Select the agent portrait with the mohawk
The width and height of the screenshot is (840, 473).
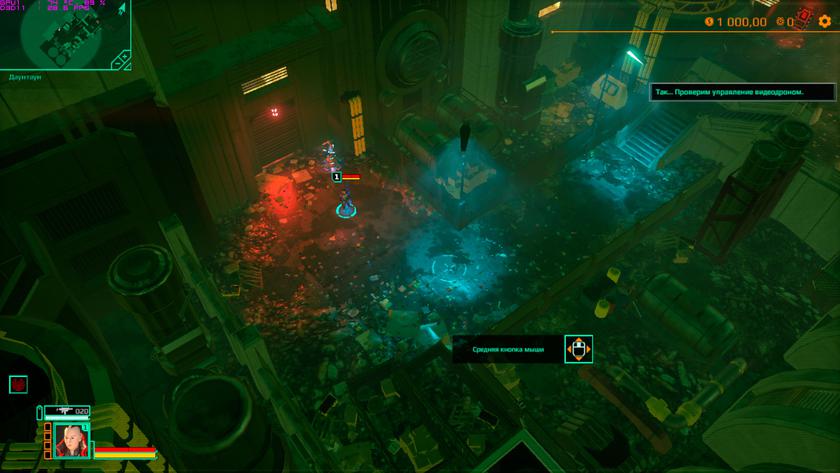(x=72, y=441)
